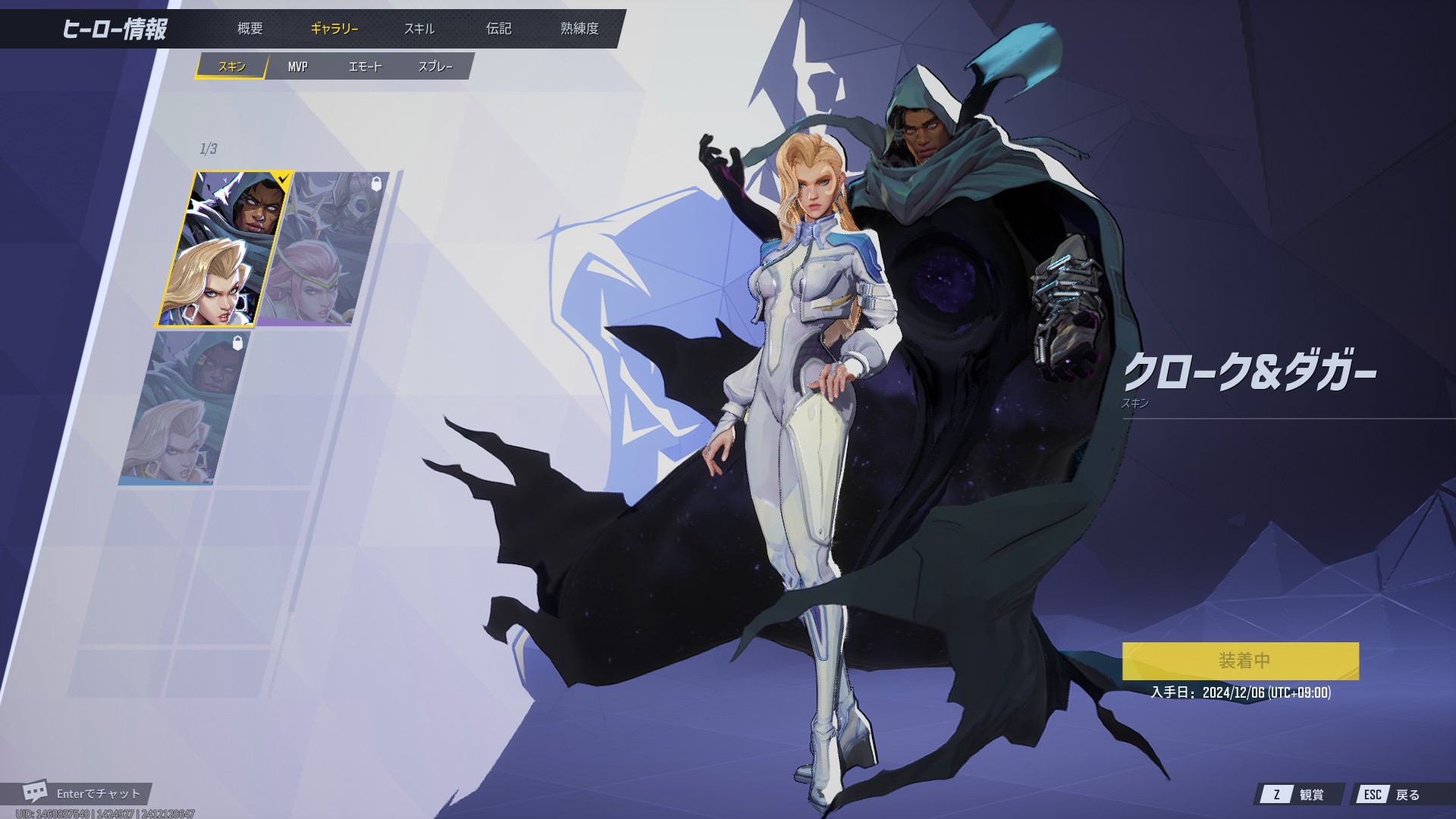
Task: Open the MVP sub-tab
Action: 297,67
